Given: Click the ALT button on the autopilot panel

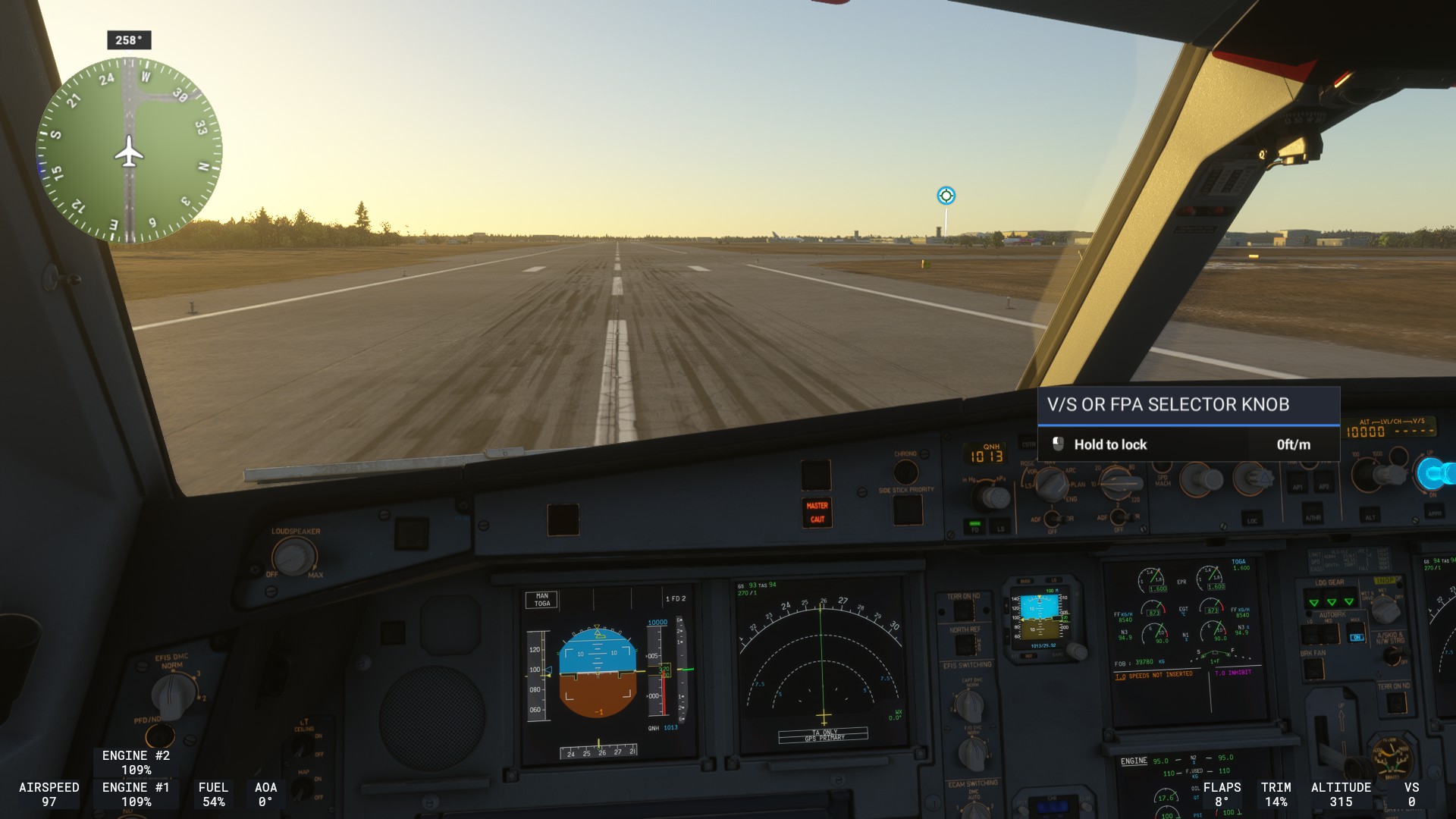Looking at the screenshot, I should pyautogui.click(x=1370, y=517).
